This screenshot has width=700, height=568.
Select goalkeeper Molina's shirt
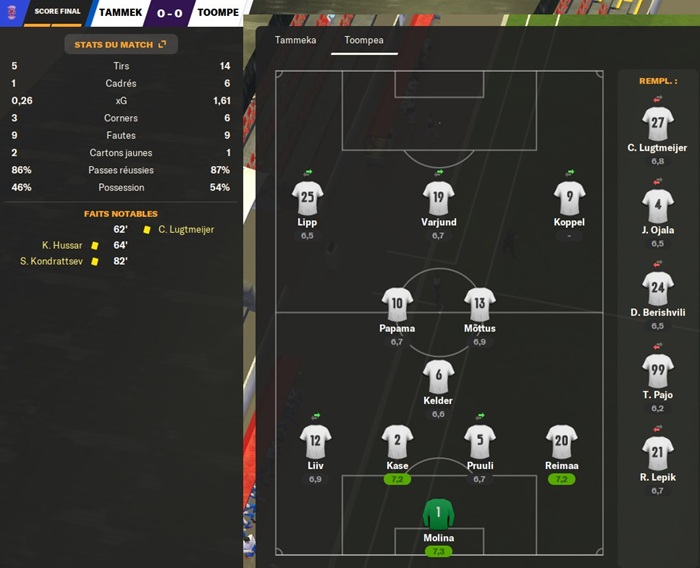point(438,515)
